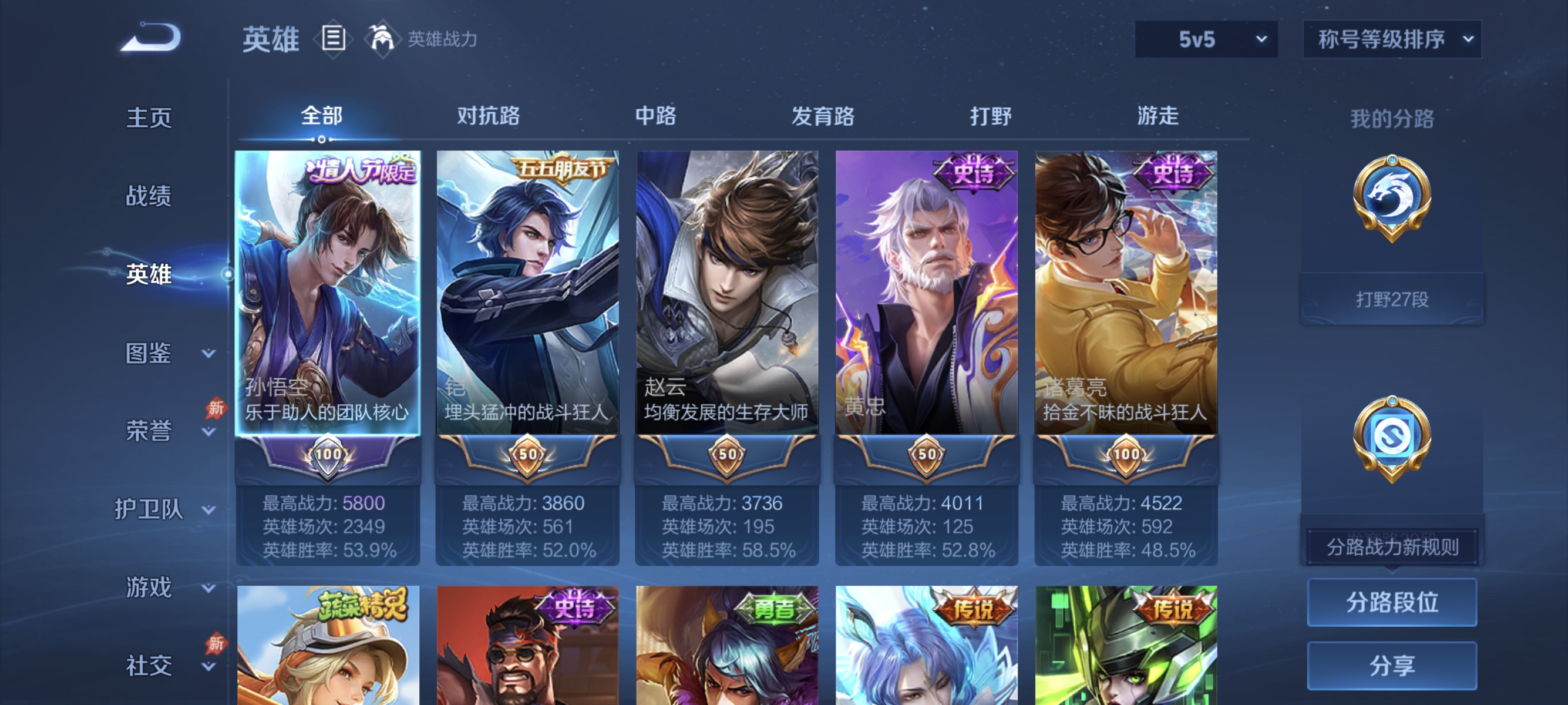Viewport: 1568px width, 705px height.
Task: Open the hero list detail icon beside 英雄
Action: click(x=332, y=38)
